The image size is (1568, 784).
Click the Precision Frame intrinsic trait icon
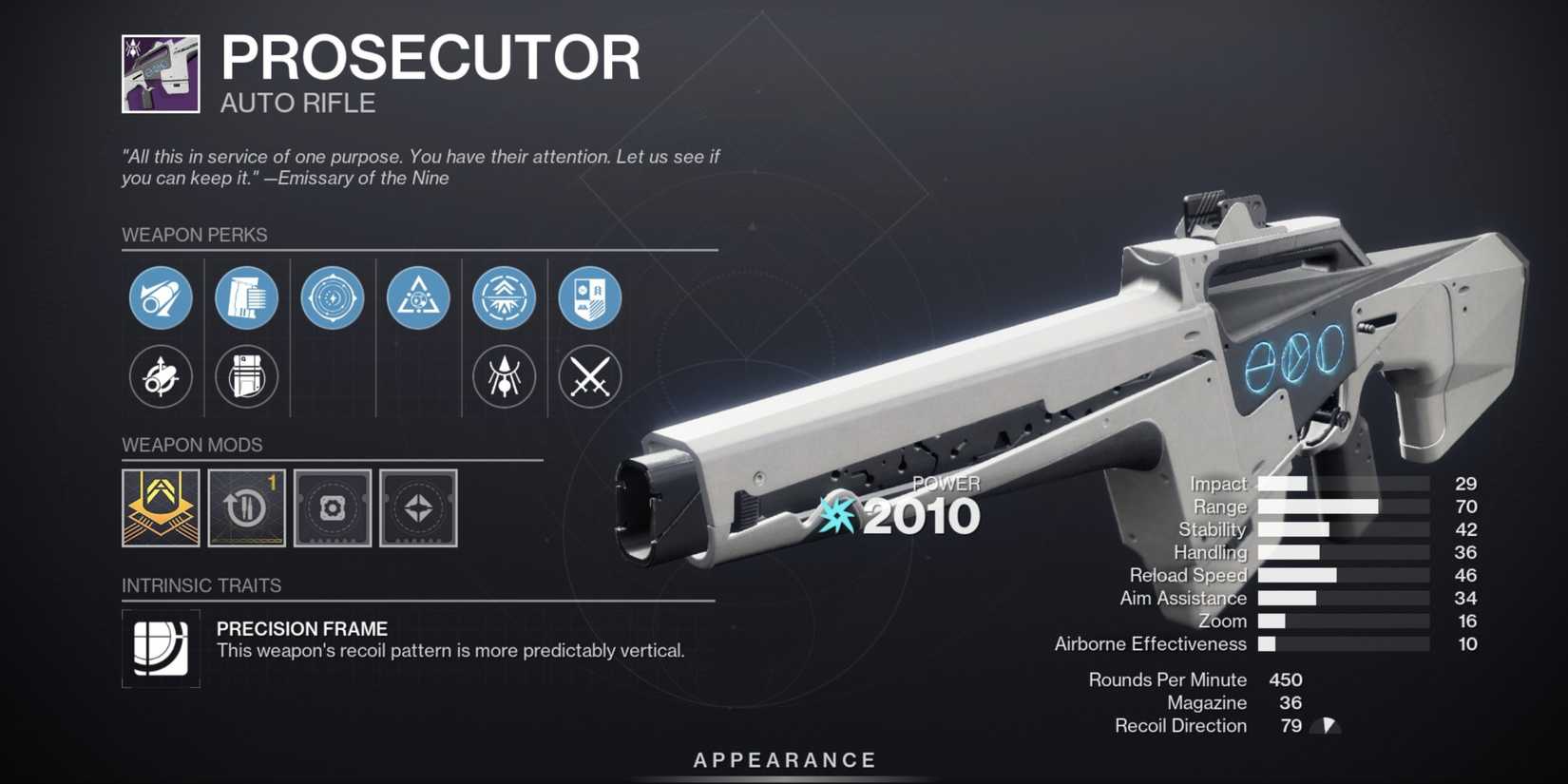161,646
